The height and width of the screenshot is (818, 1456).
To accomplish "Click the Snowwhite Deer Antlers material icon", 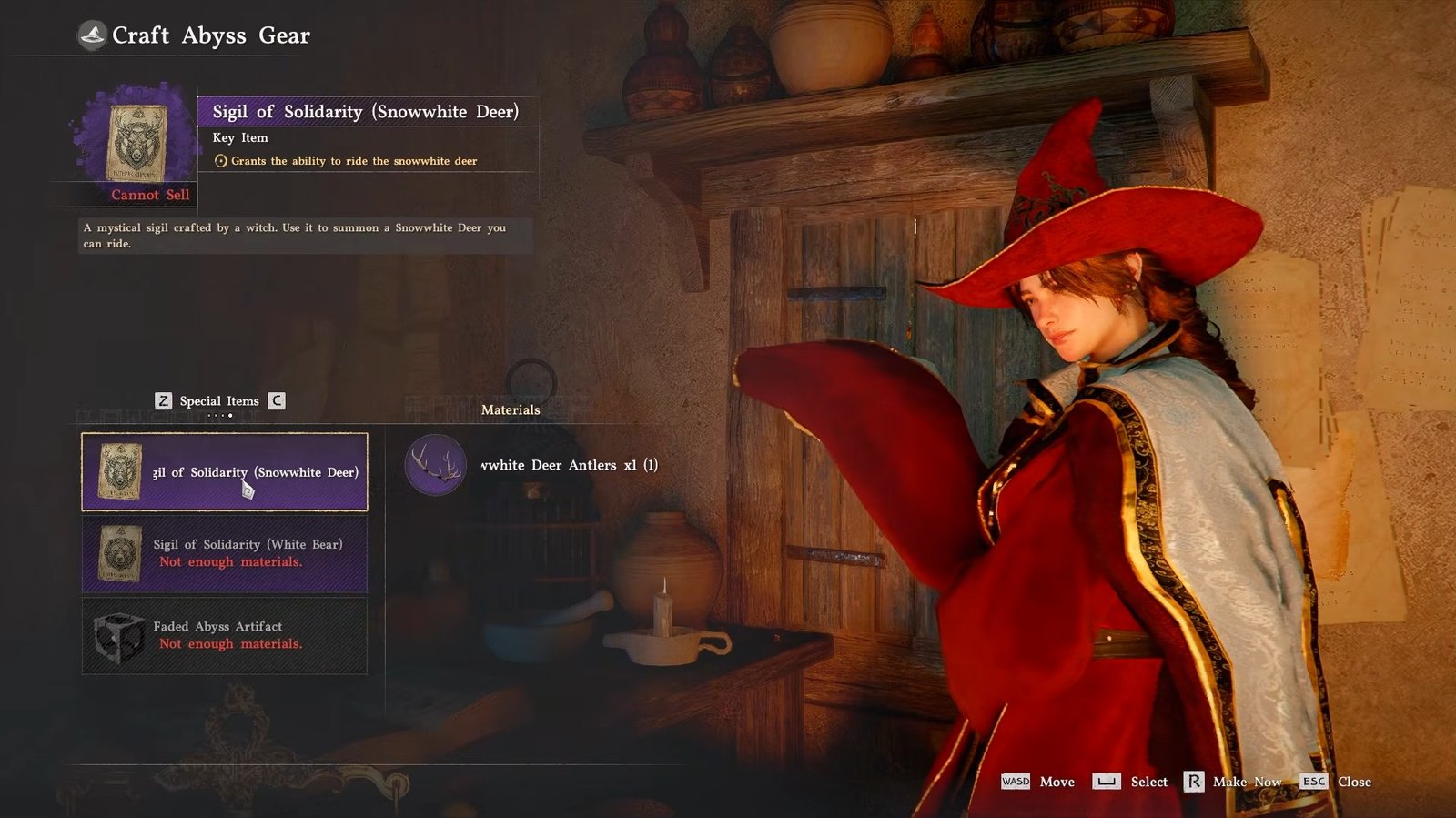I will (x=436, y=465).
